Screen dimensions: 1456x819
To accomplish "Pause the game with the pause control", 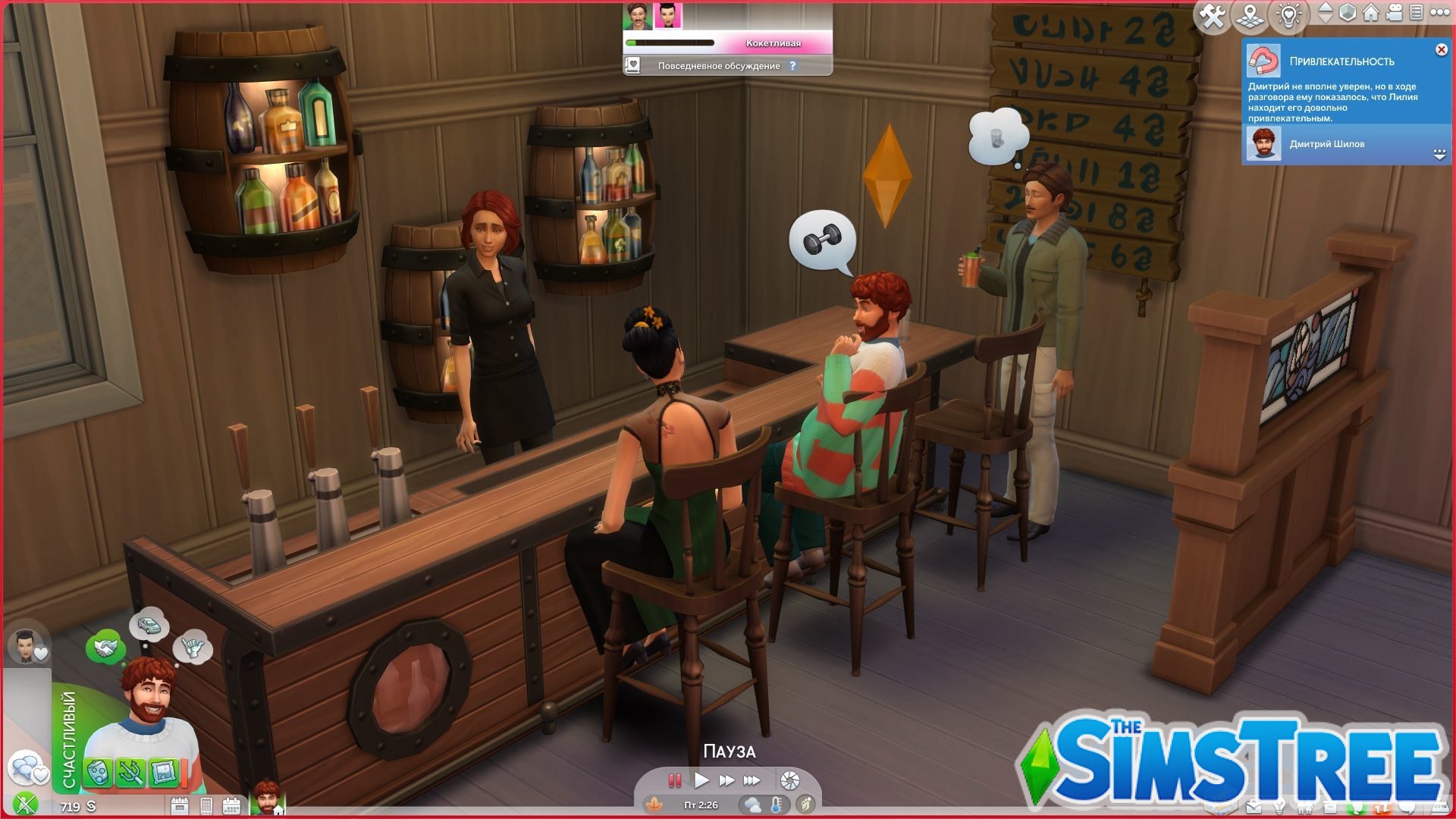I will click(x=675, y=780).
